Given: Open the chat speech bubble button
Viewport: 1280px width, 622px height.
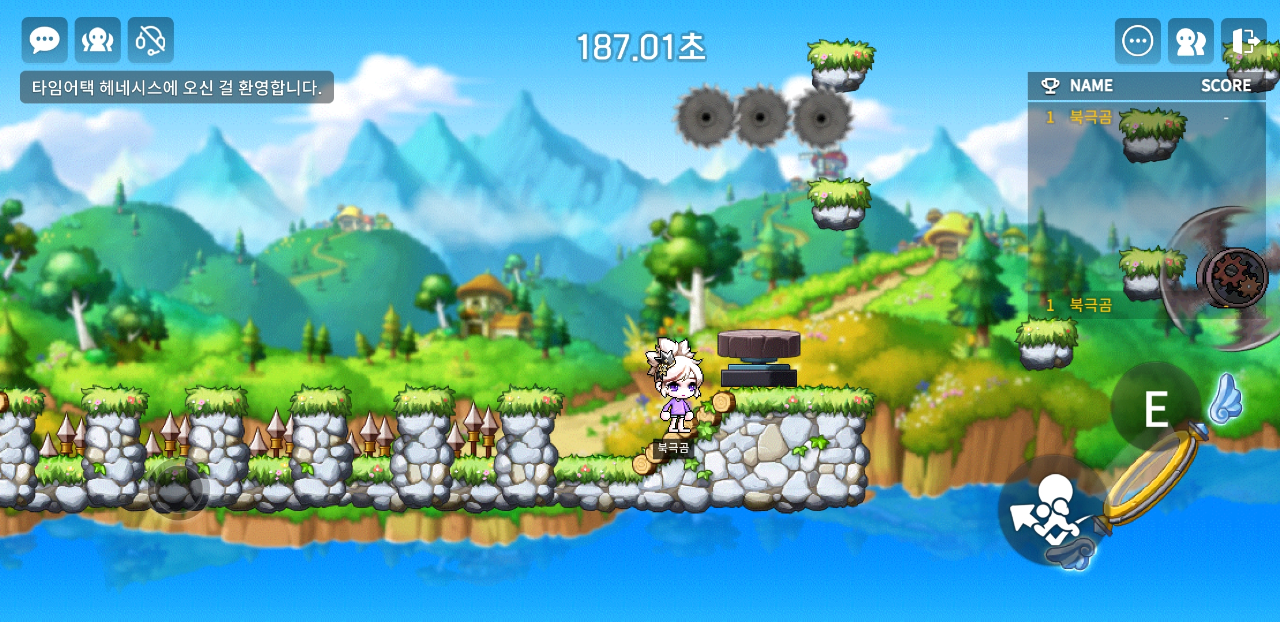Looking at the screenshot, I should coord(45,40).
